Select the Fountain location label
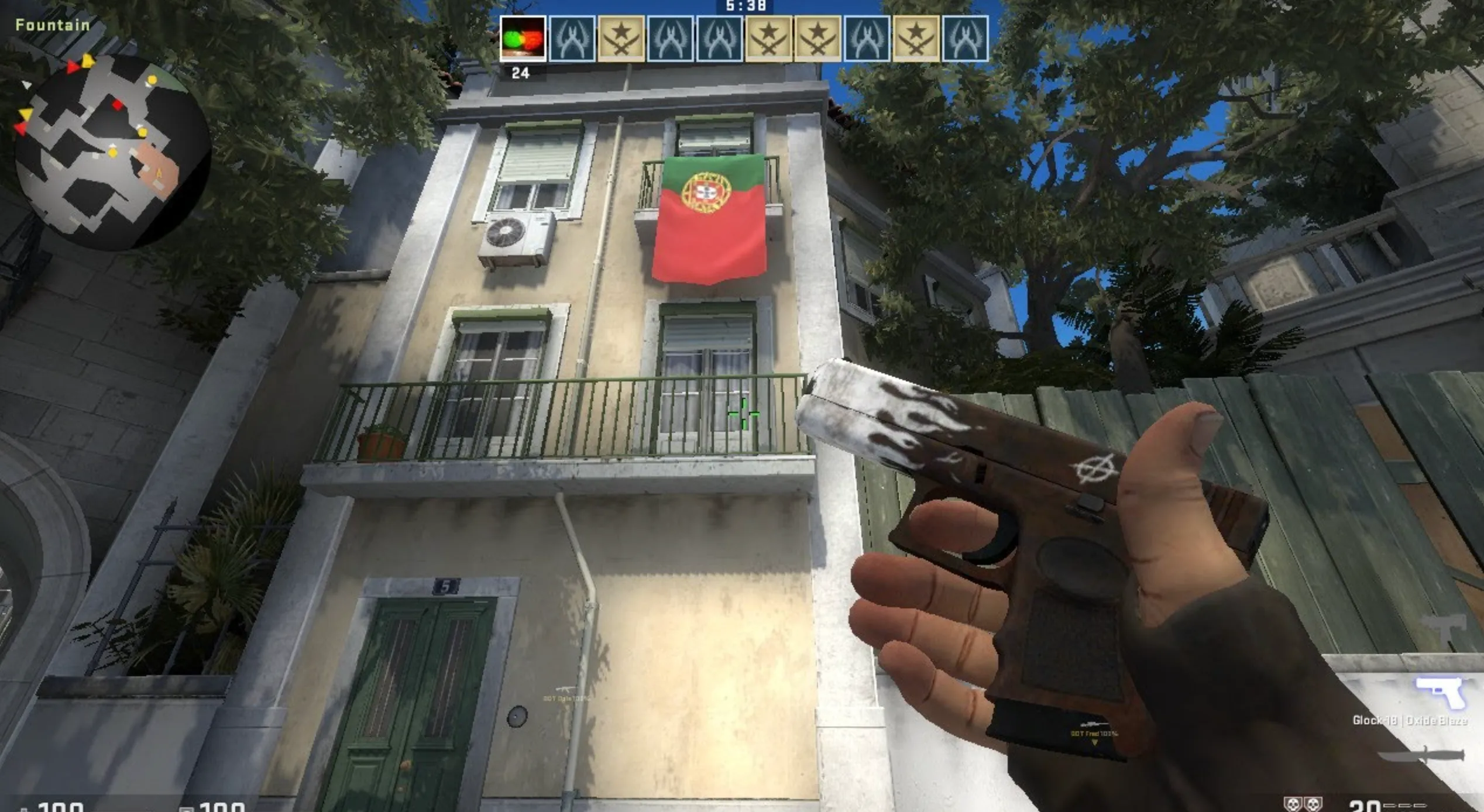This screenshot has width=1484, height=812. pyautogui.click(x=51, y=25)
